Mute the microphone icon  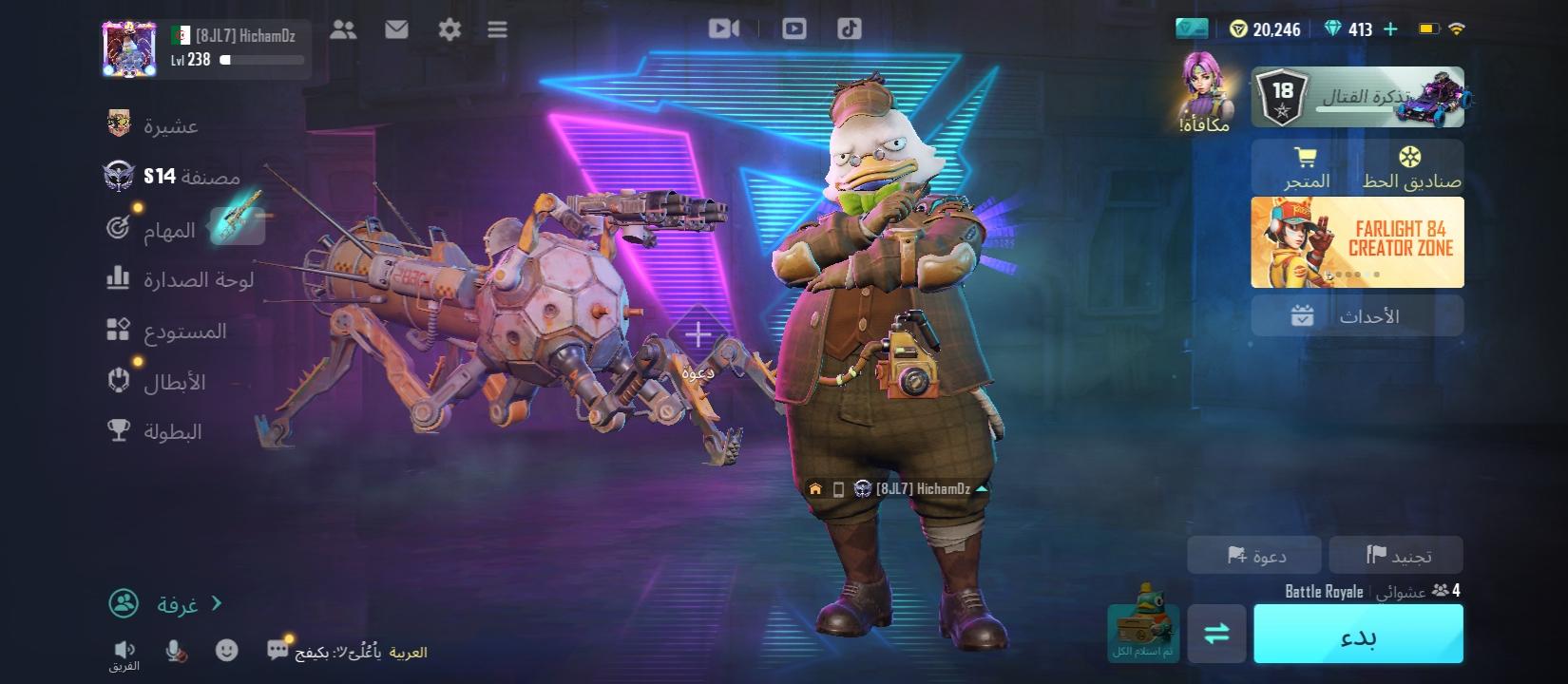tap(176, 649)
